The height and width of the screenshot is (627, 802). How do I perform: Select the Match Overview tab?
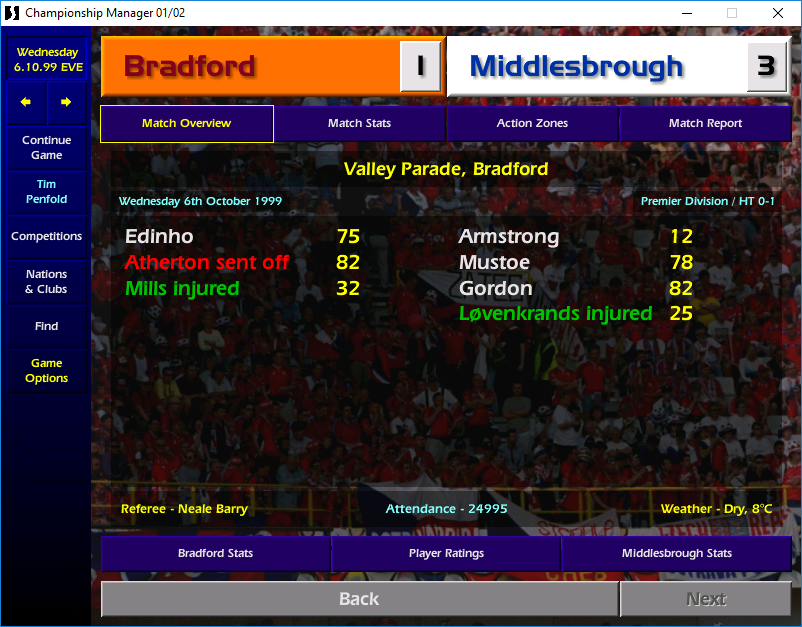tap(186, 123)
